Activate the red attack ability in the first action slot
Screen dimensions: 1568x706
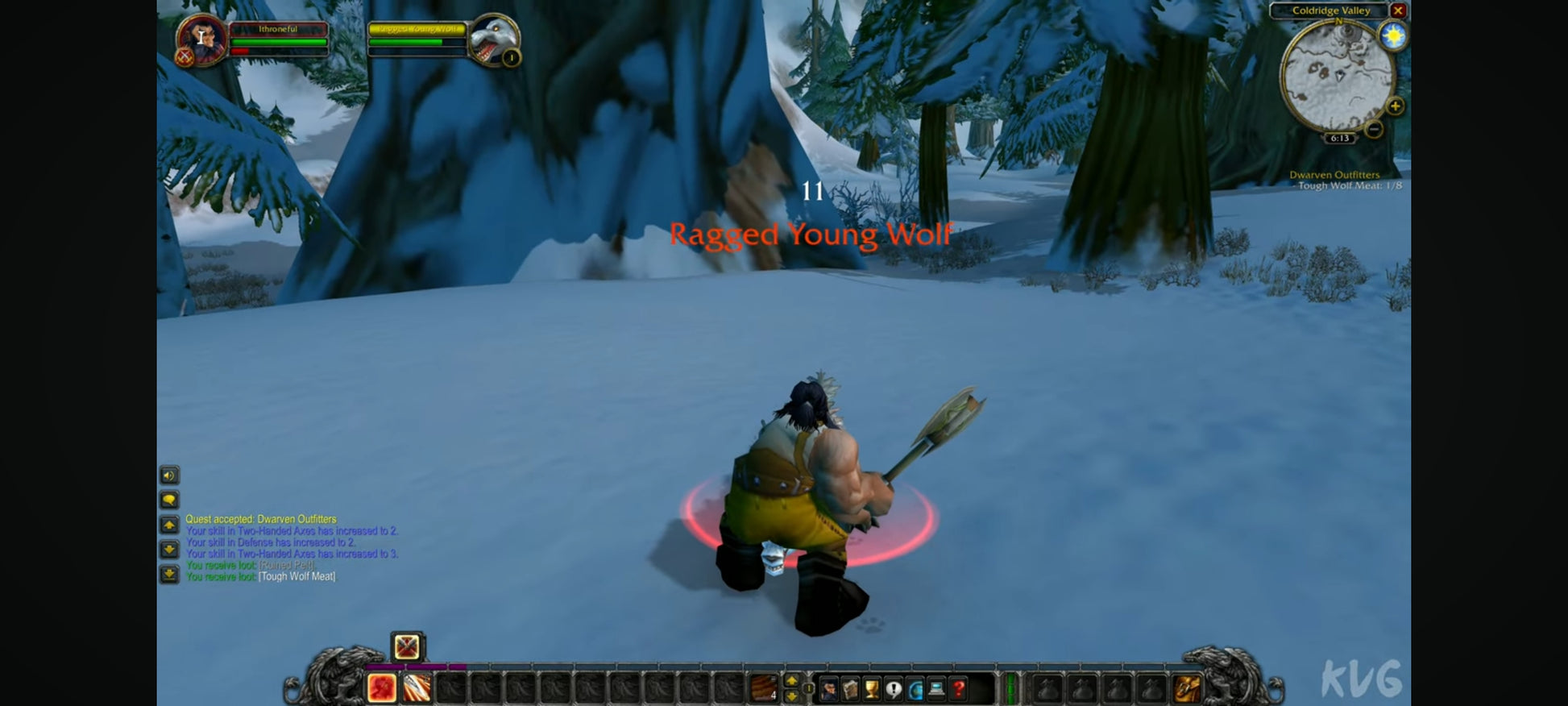pyautogui.click(x=382, y=687)
